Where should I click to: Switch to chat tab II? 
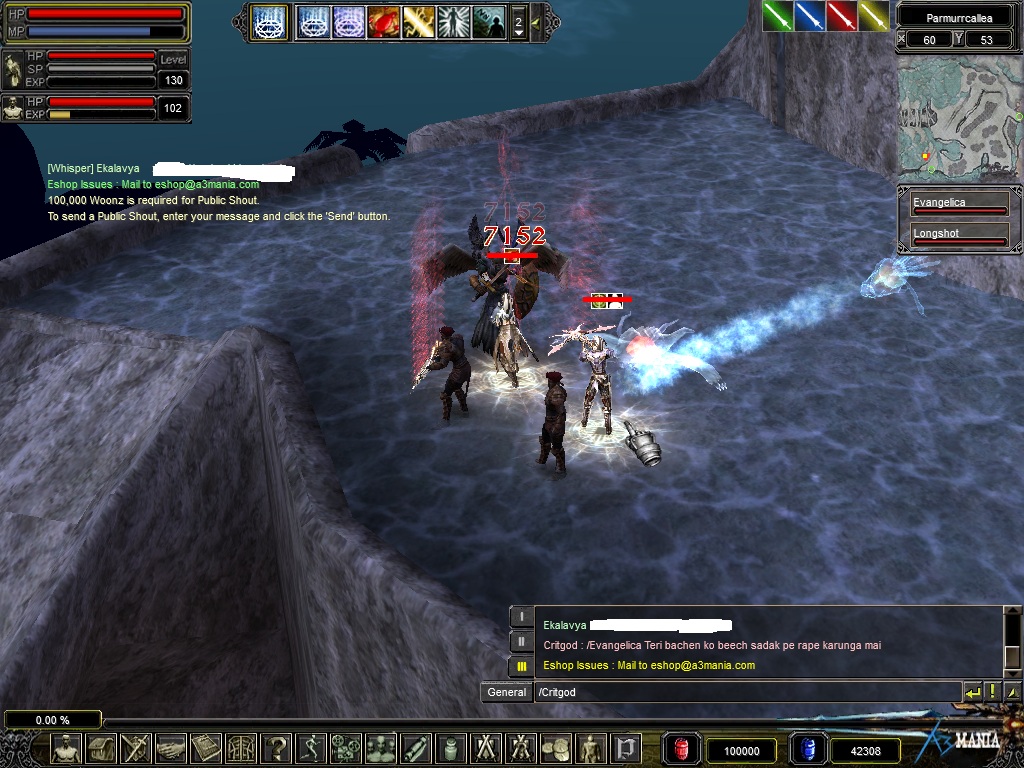[x=520, y=641]
